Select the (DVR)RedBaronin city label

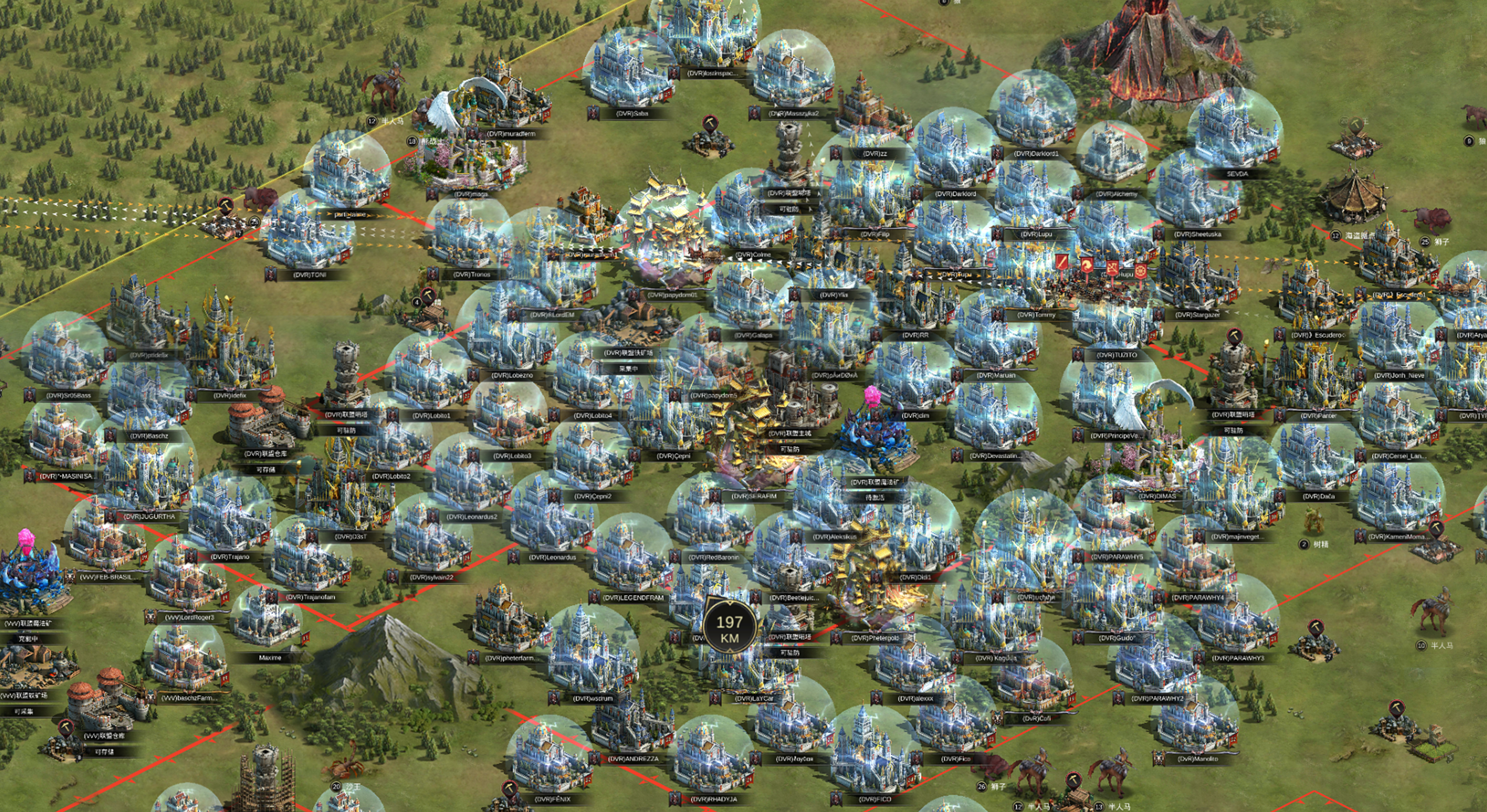pos(713,557)
